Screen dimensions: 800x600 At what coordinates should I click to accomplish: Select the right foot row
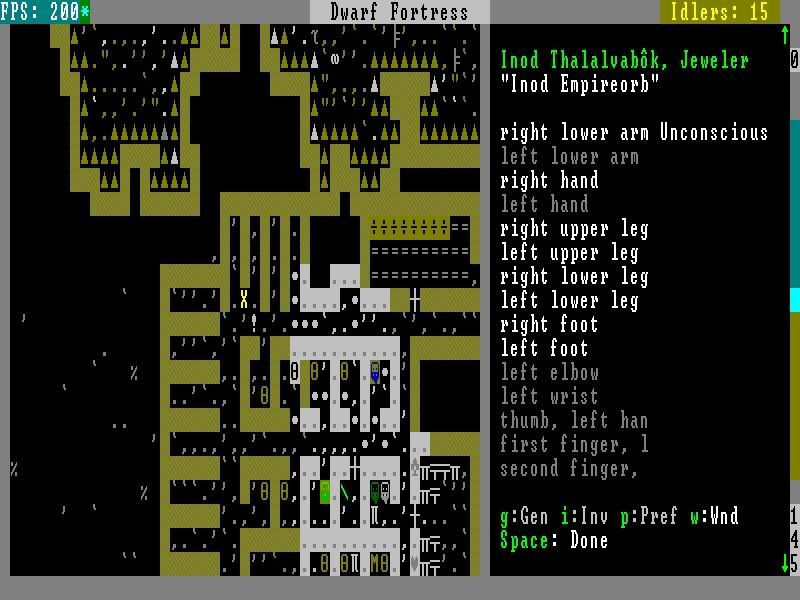point(549,325)
